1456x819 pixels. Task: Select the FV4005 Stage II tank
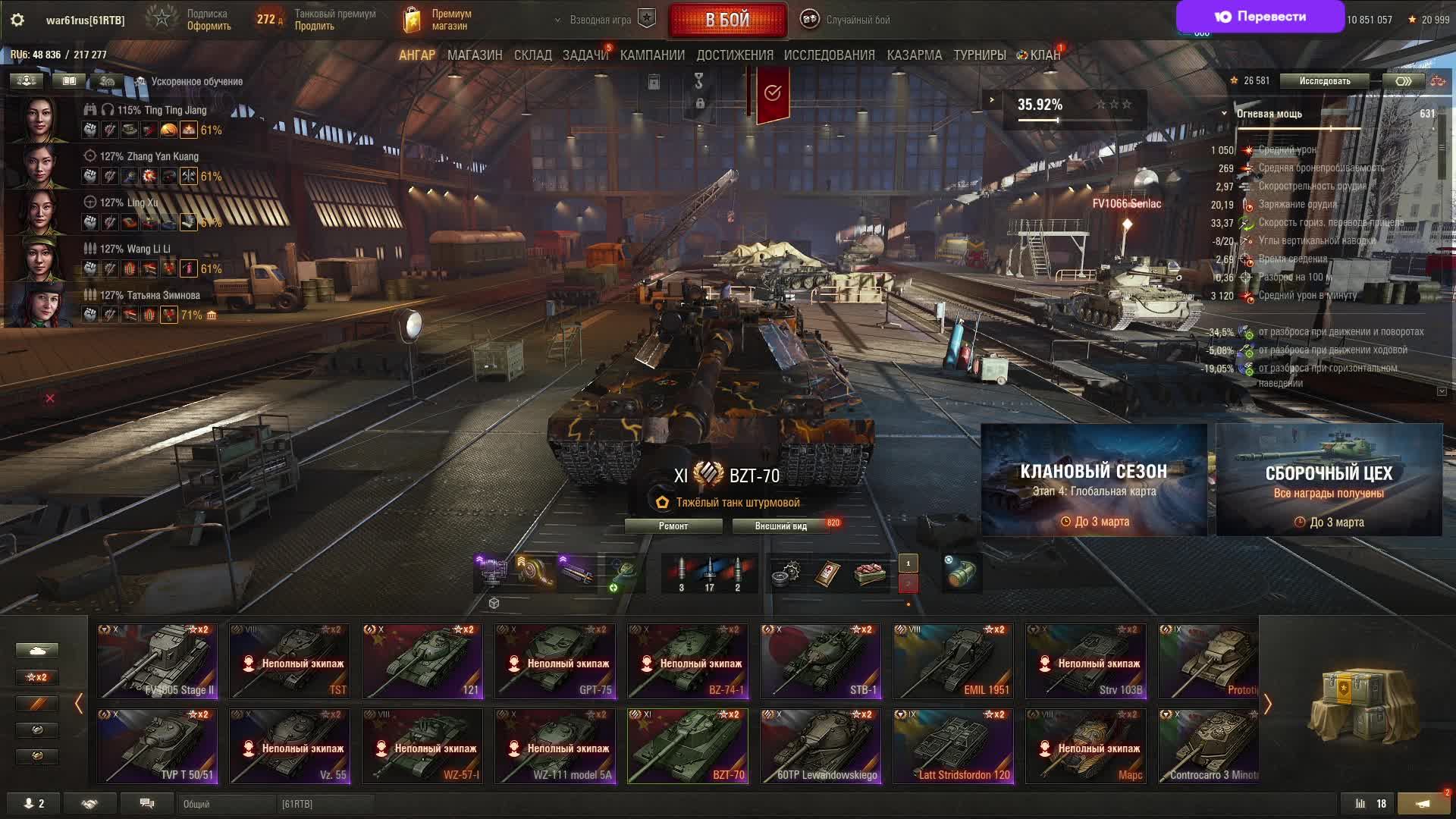[x=157, y=661]
